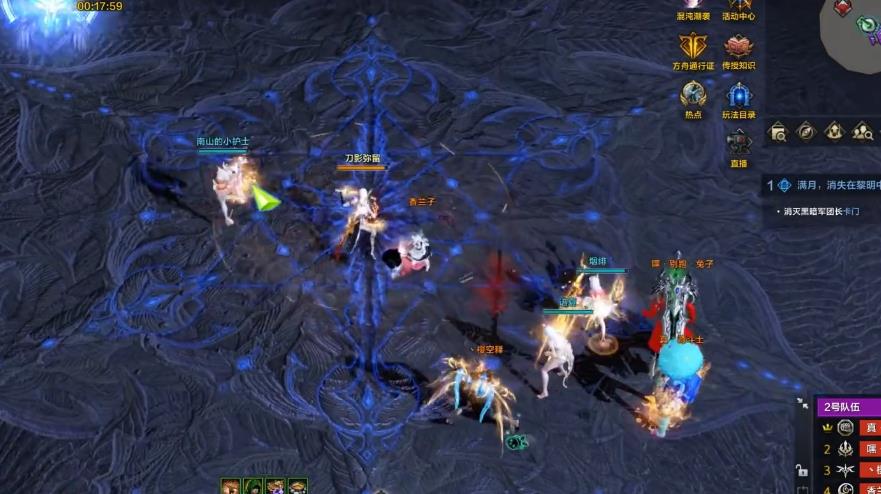Toggle the party frame padlock icon
881x494 pixels.
tap(801, 470)
